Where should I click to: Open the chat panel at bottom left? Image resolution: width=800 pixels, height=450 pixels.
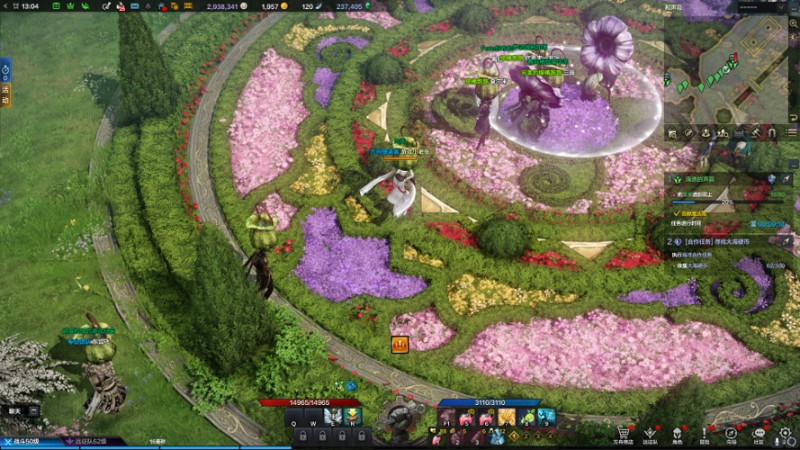coord(15,411)
